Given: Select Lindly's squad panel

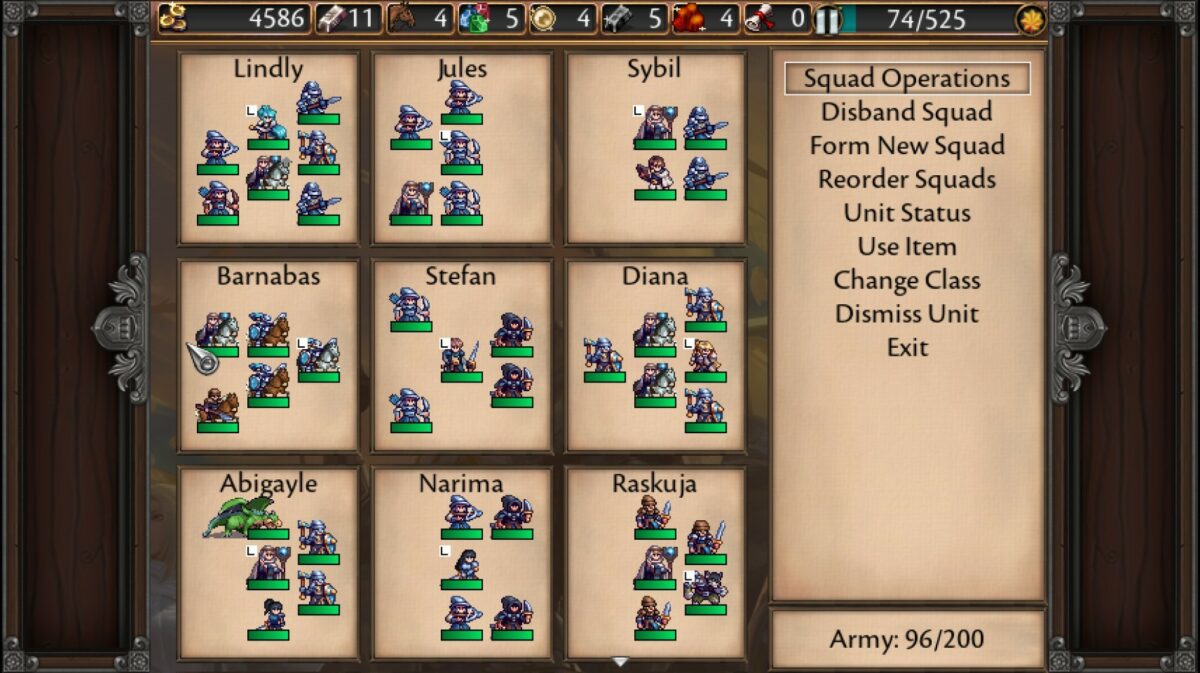Looking at the screenshot, I should (268, 148).
